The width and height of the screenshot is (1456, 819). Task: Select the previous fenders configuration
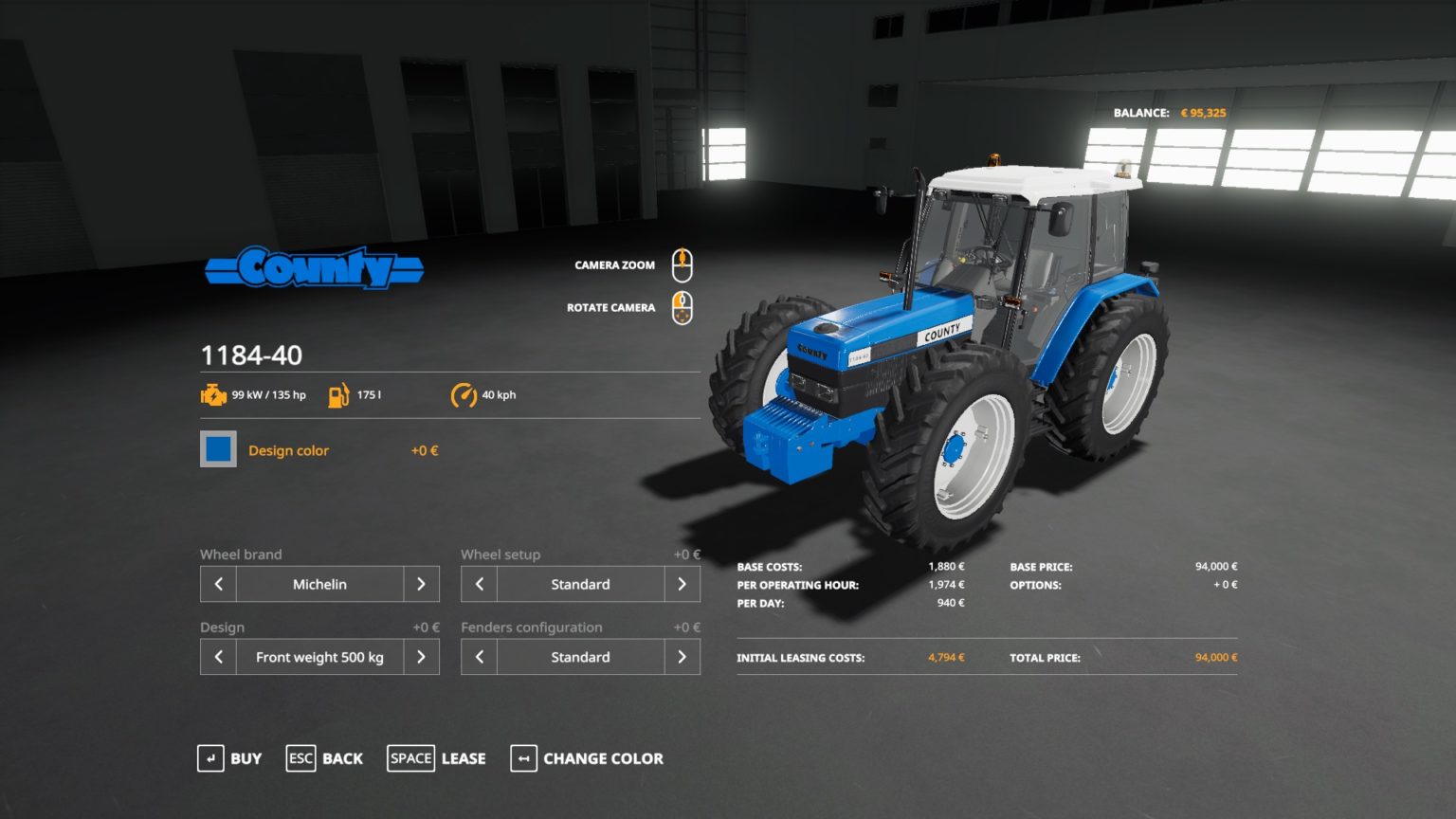[x=478, y=656]
